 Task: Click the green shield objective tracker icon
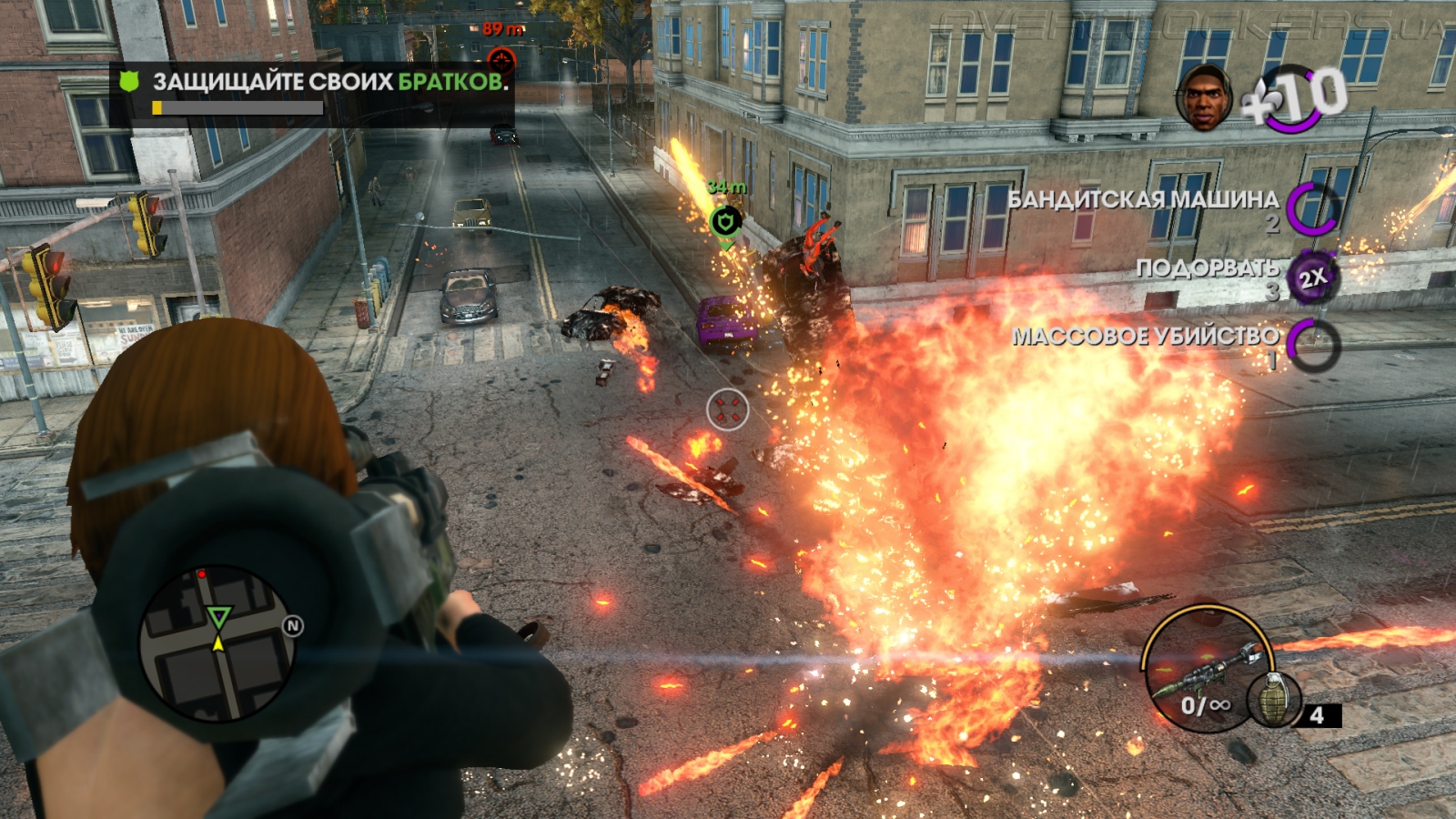[129, 82]
